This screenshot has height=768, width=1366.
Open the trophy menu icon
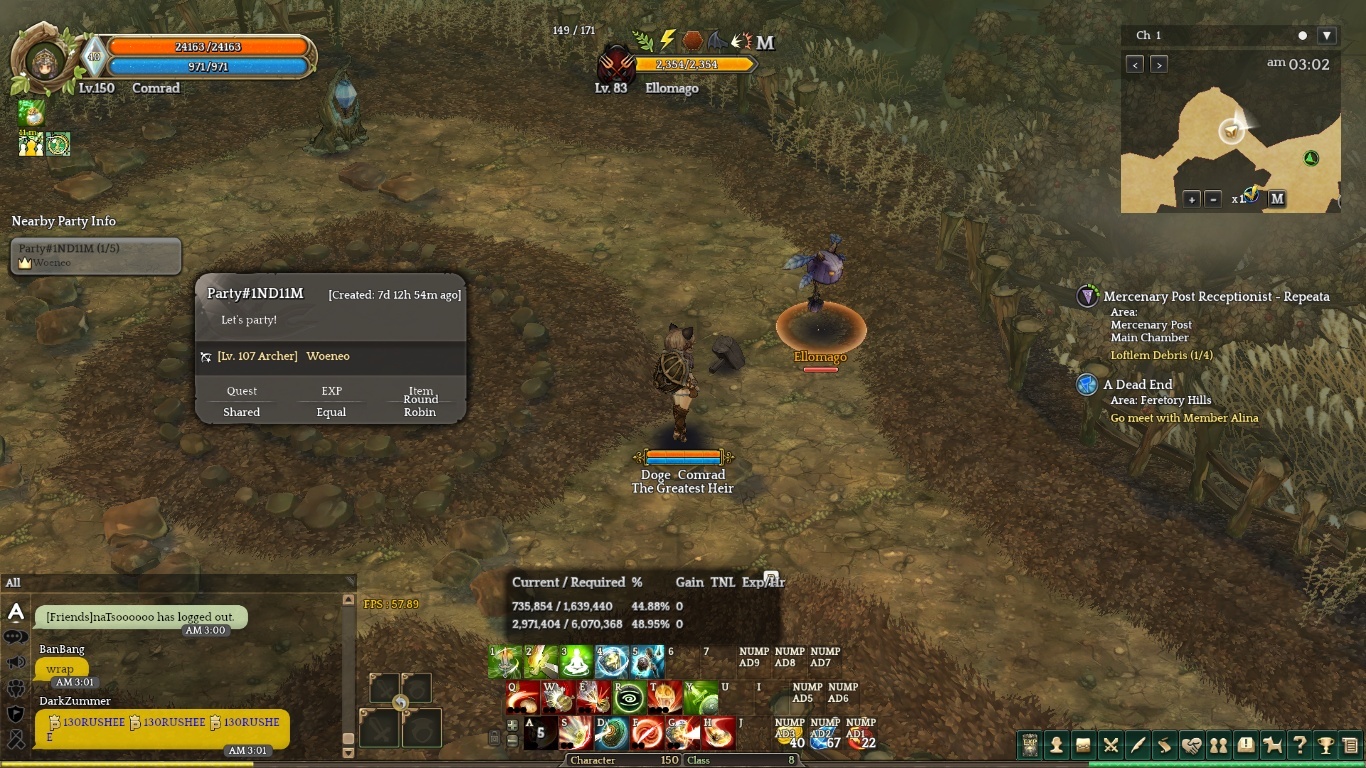point(1326,745)
